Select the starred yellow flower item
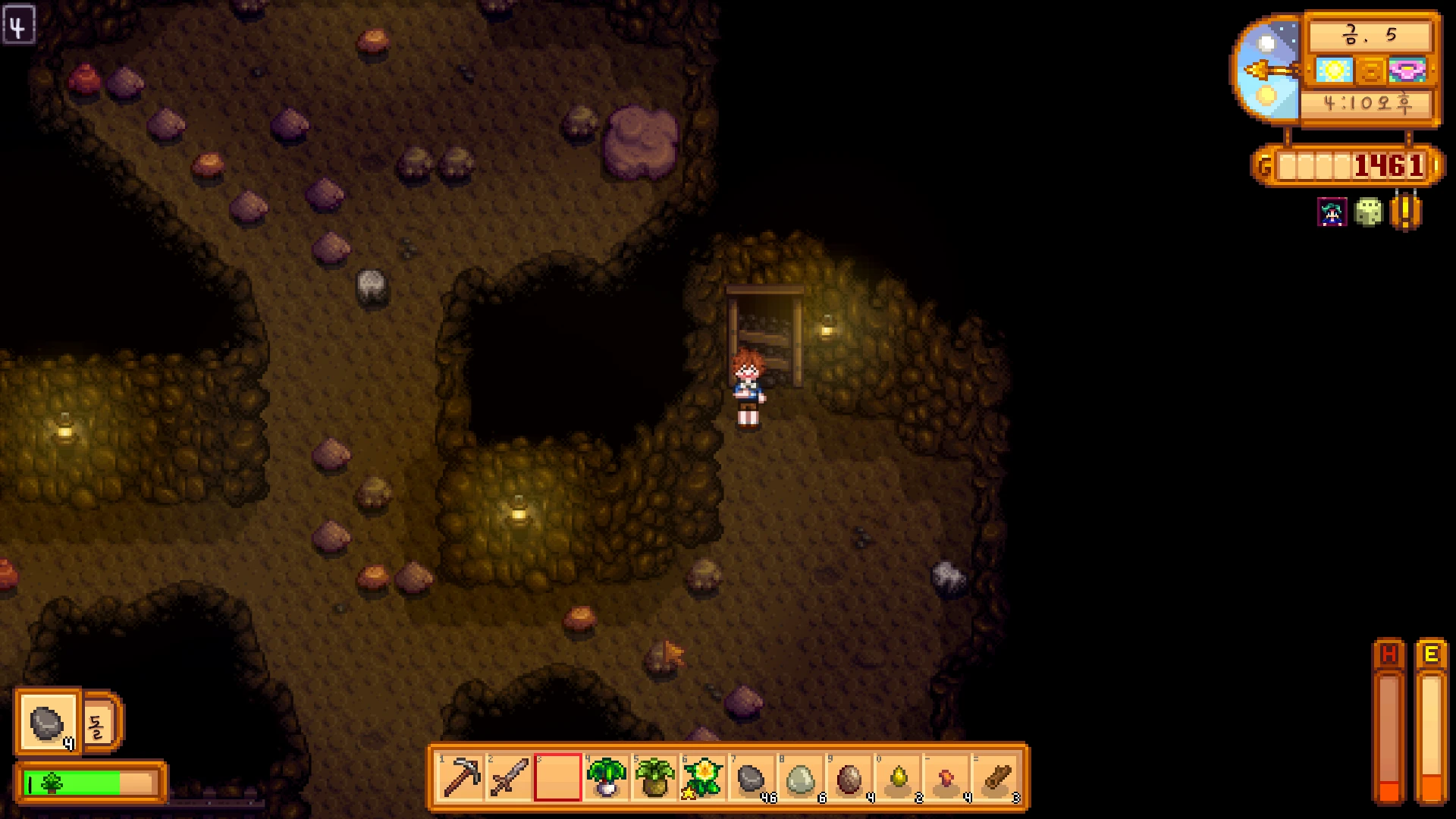This screenshot has height=819, width=1456. 703,777
